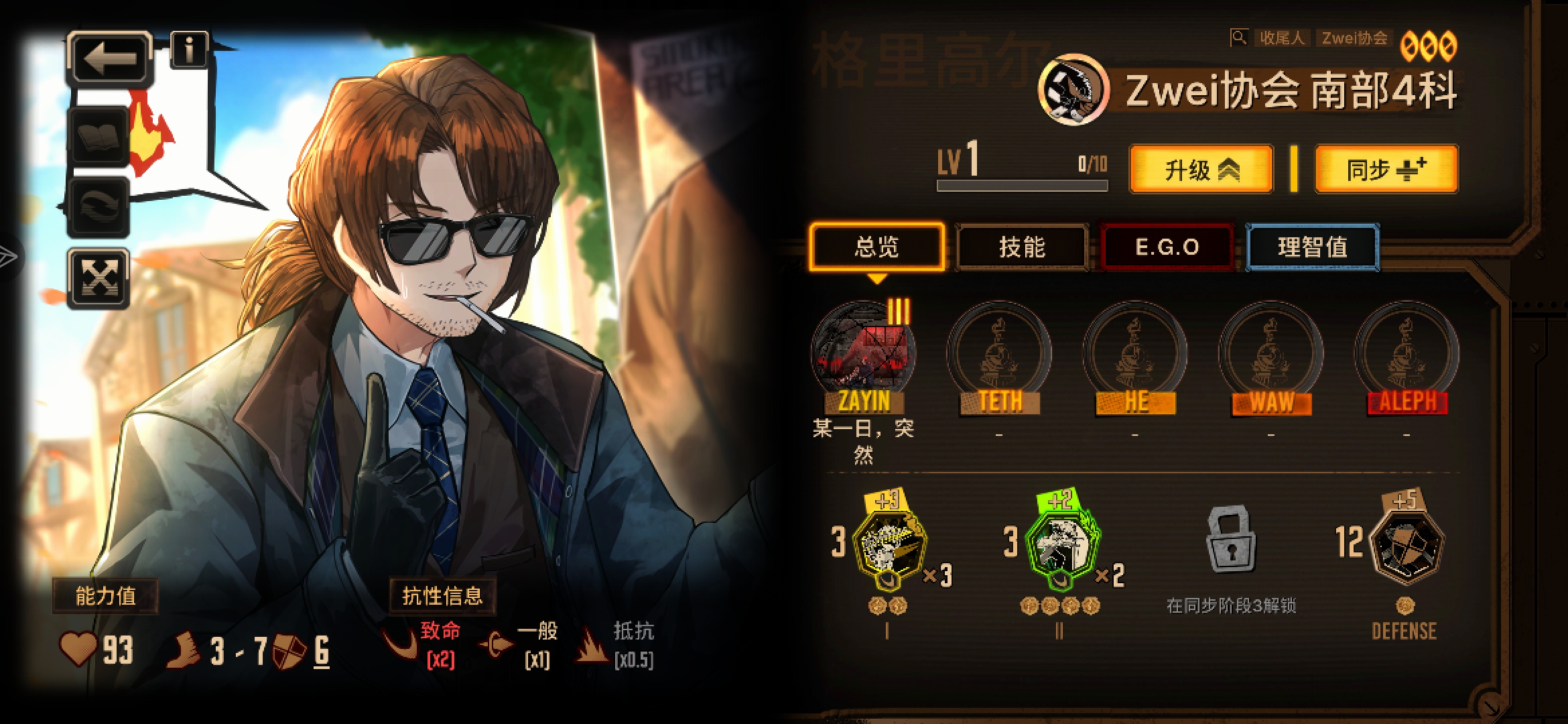The image size is (1568, 724).
Task: Click the LV1 experience progress bar
Action: pyautogui.click(x=1023, y=186)
